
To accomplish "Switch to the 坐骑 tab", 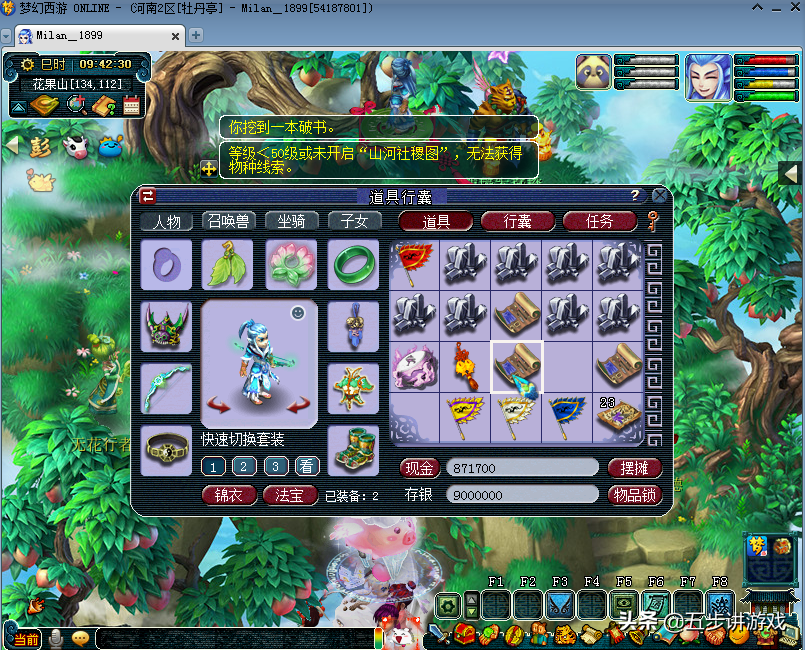I will click(291, 221).
